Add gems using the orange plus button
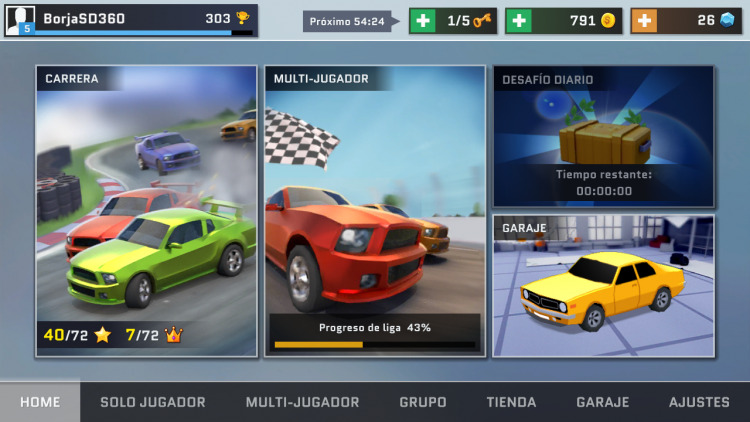This screenshot has height=422, width=750. click(644, 21)
